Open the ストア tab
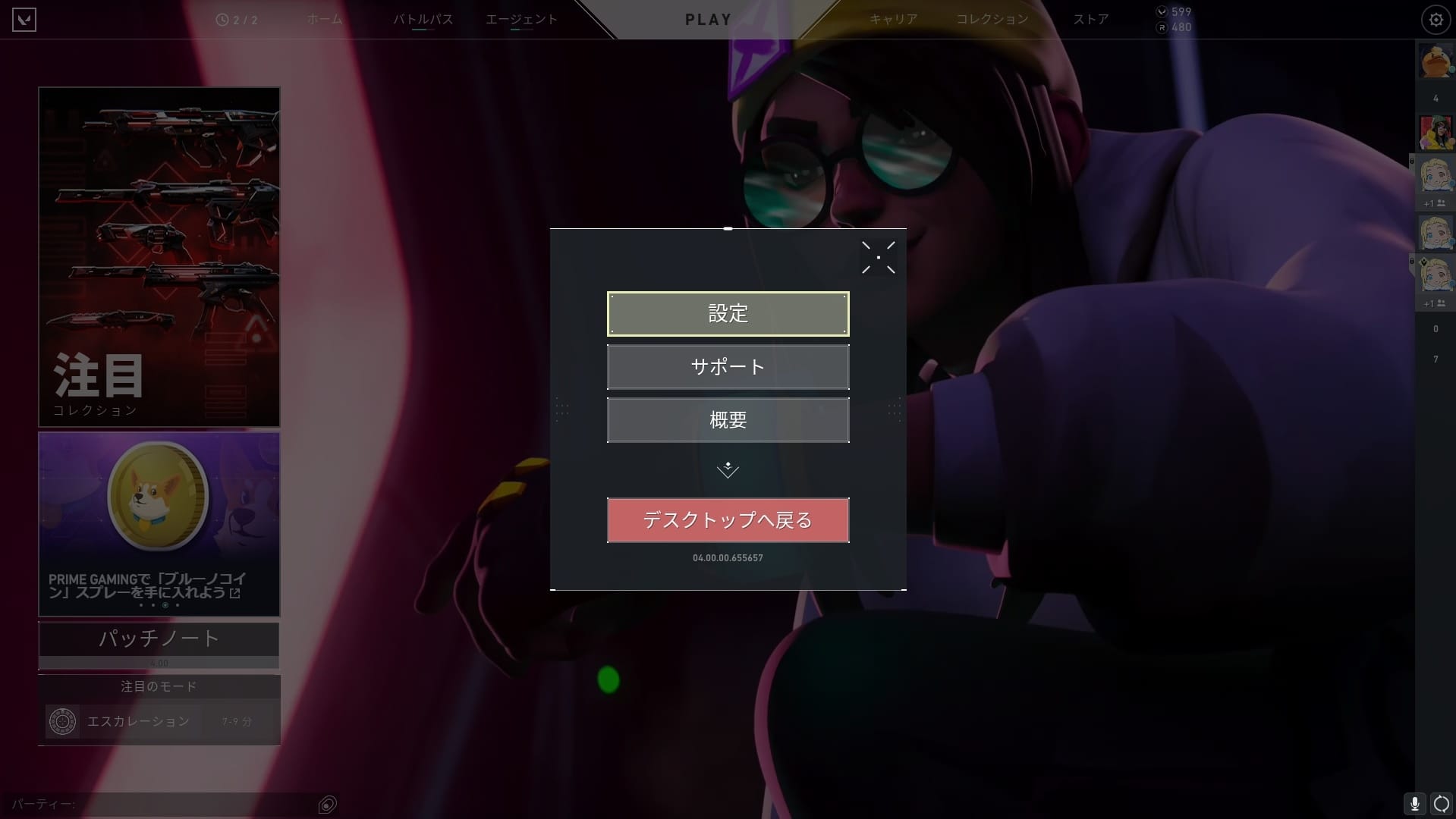This screenshot has height=819, width=1456. tap(1091, 20)
